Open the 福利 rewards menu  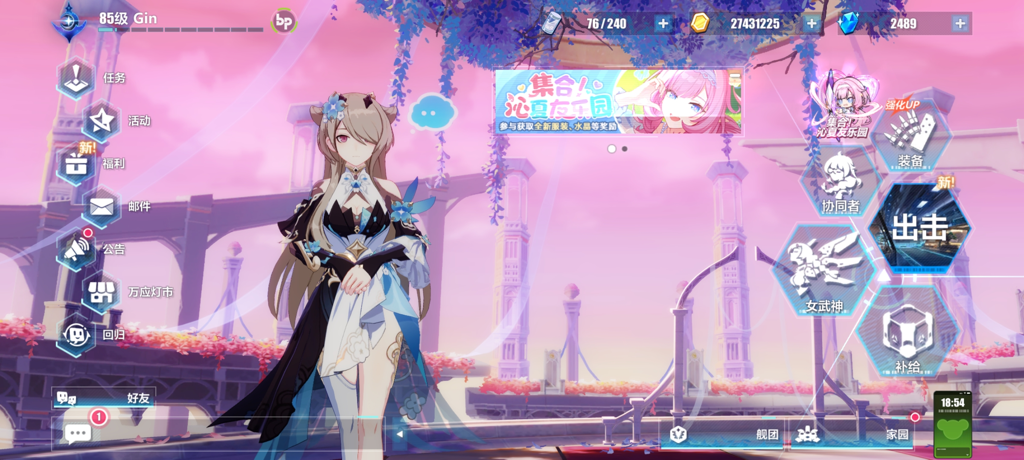click(77, 164)
